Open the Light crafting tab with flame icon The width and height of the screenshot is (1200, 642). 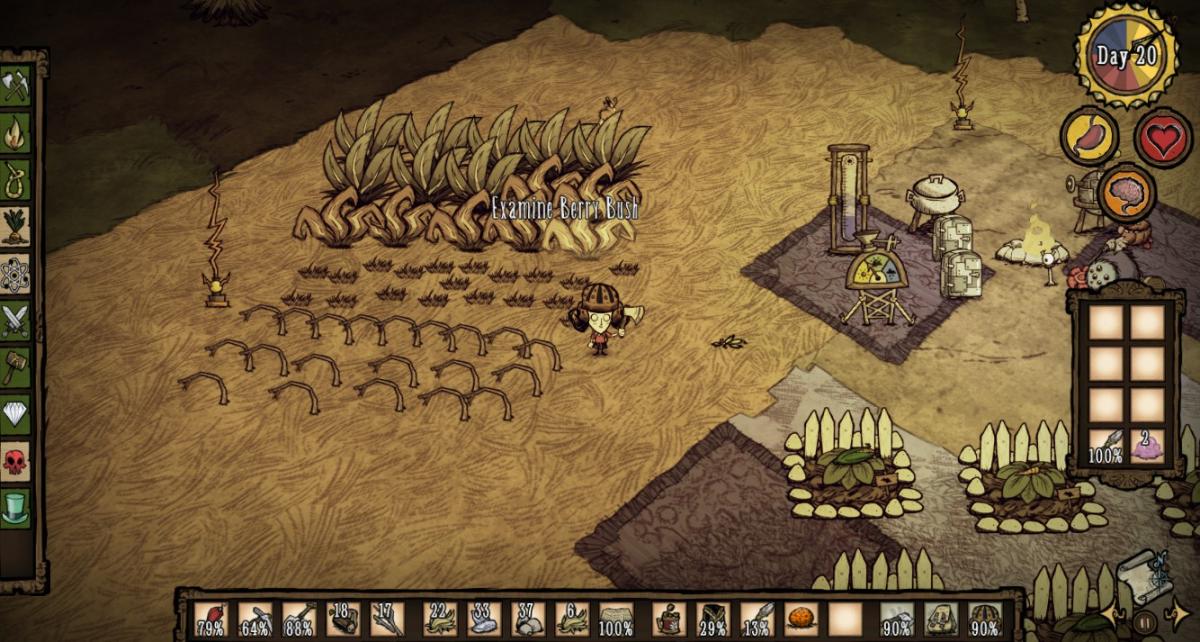16,132
